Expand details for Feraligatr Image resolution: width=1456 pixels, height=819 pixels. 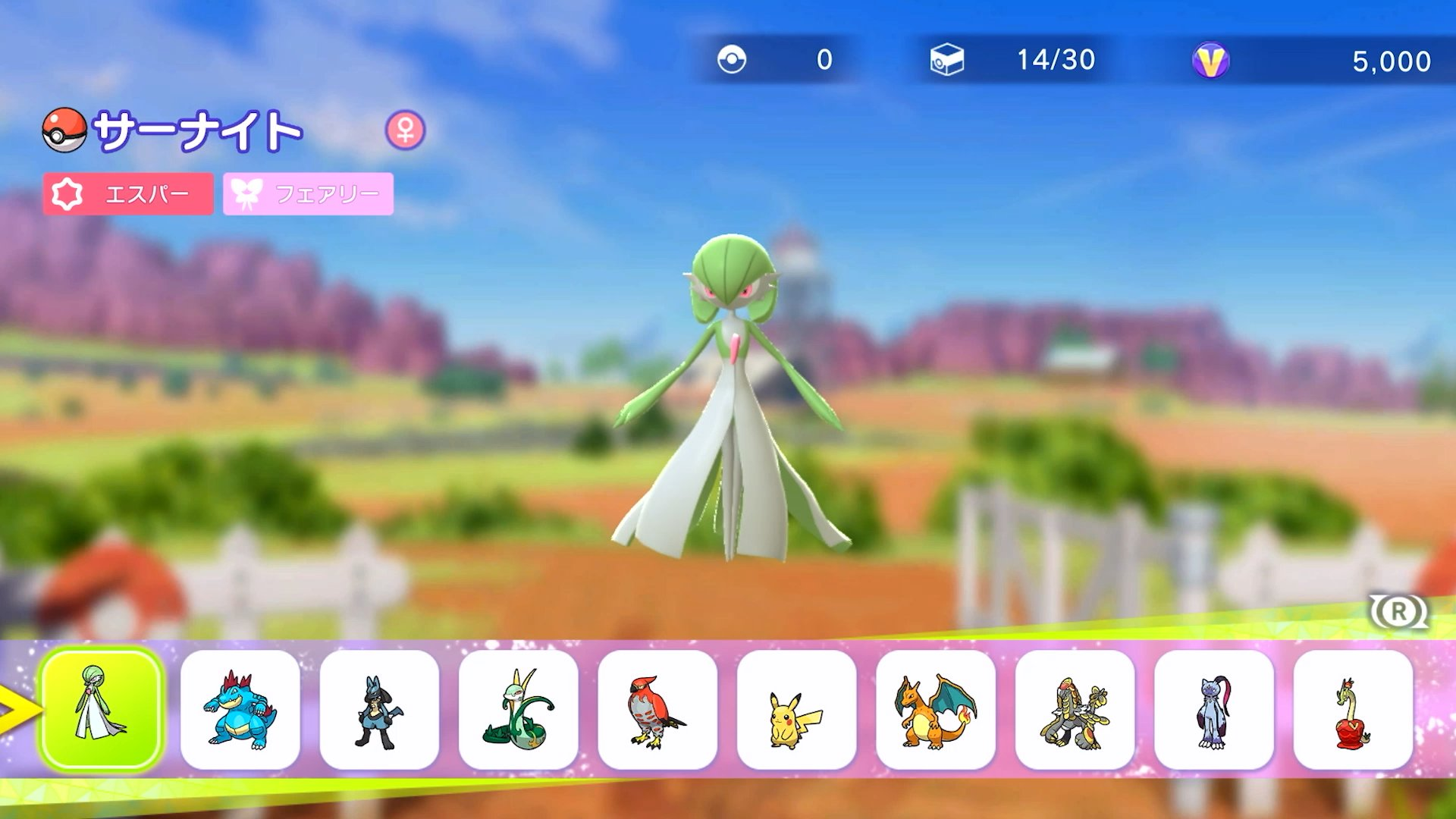click(x=240, y=713)
